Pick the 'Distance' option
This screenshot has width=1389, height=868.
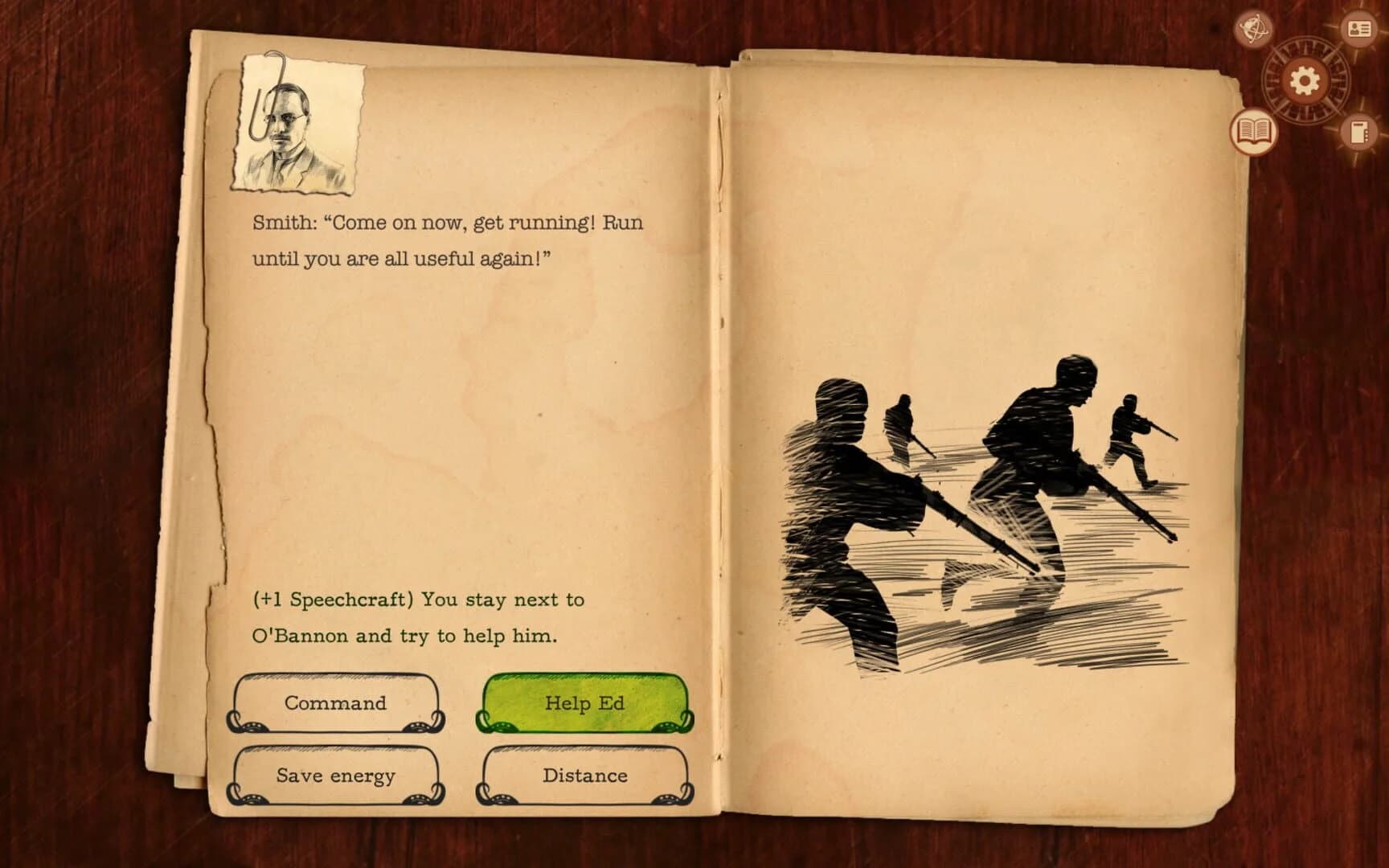click(585, 776)
